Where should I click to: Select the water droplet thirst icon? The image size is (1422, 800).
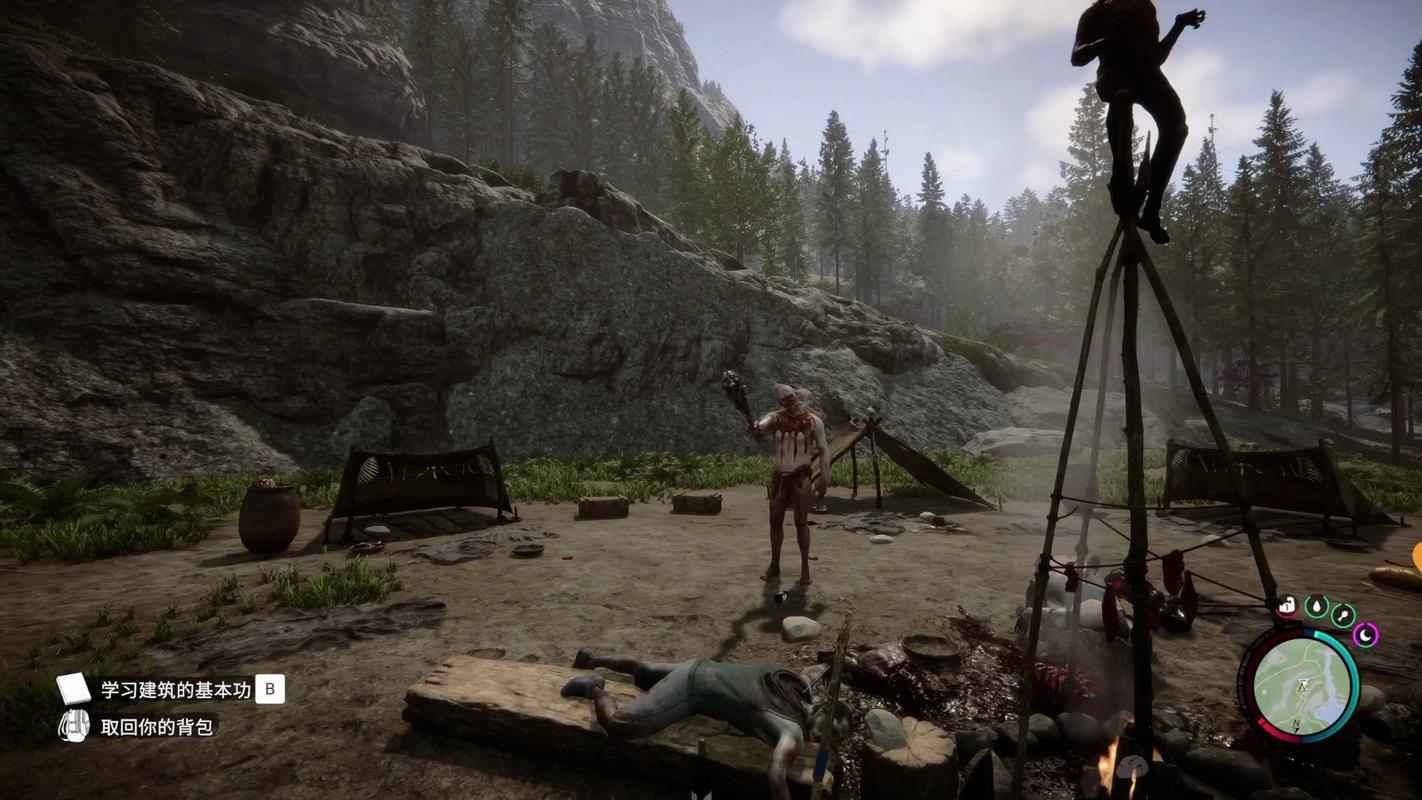pyautogui.click(x=1316, y=607)
